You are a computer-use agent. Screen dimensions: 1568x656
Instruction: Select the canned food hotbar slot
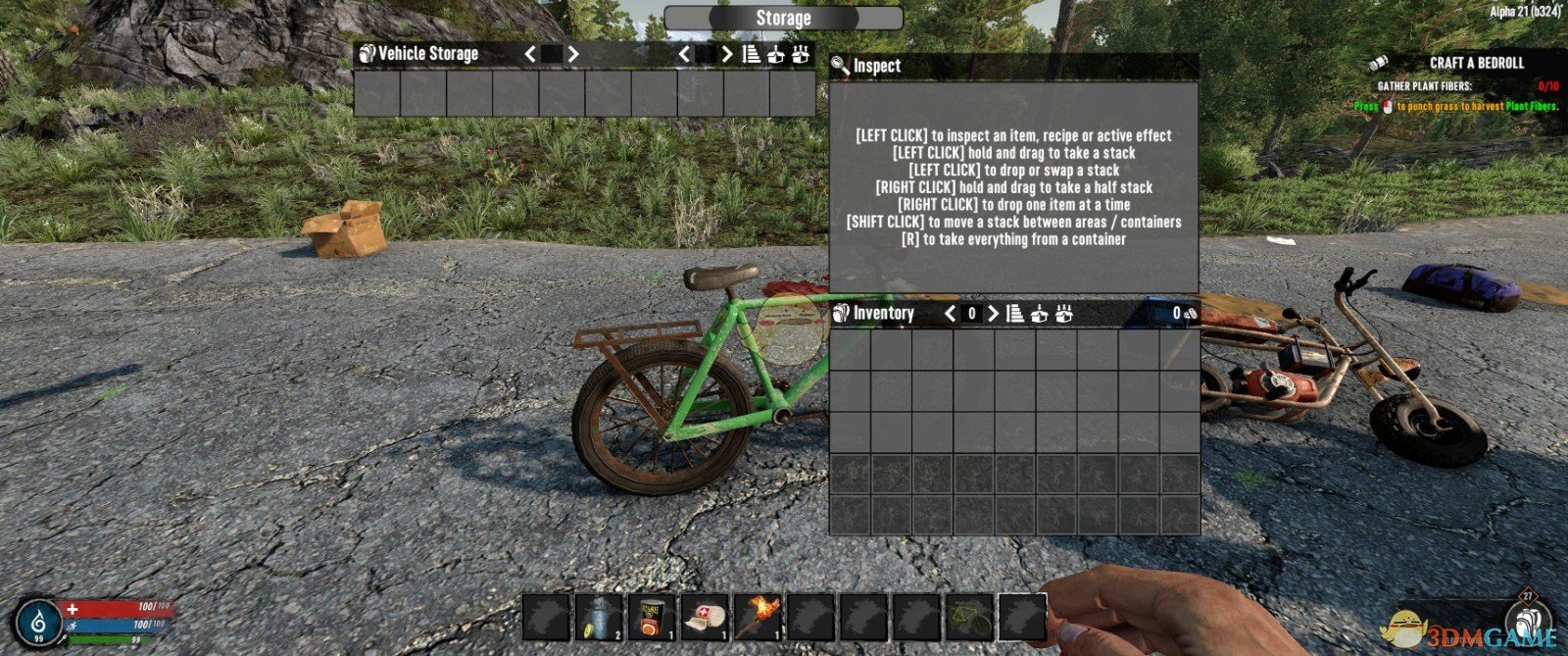(x=652, y=617)
